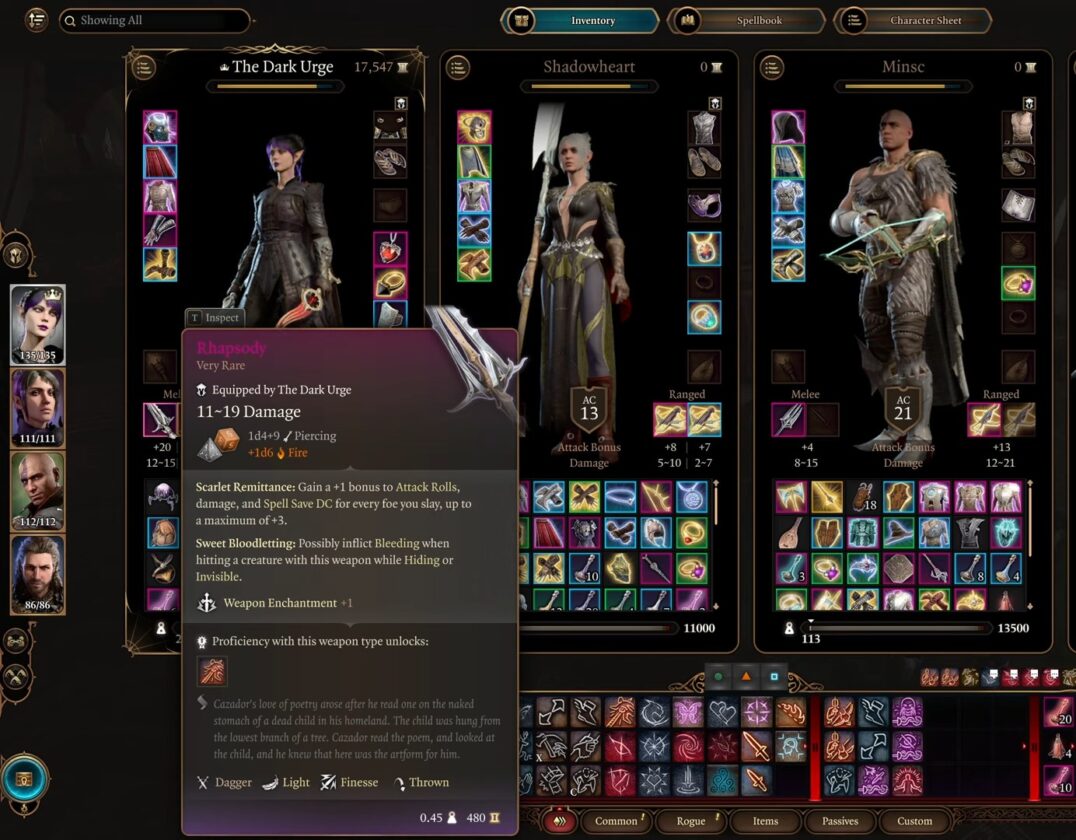The width and height of the screenshot is (1076, 840).
Task: Show the Common hotbar tab
Action: tap(616, 821)
